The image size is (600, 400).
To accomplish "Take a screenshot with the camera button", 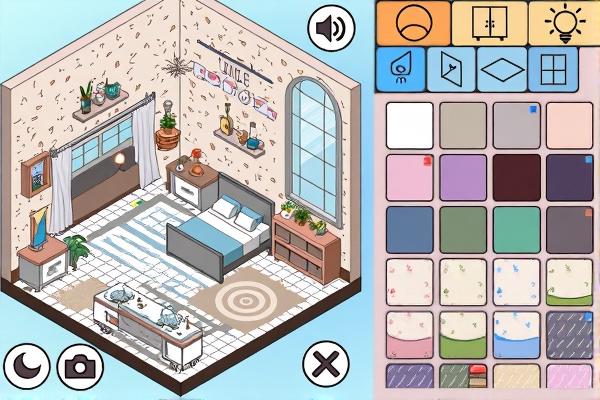I will (x=79, y=365).
